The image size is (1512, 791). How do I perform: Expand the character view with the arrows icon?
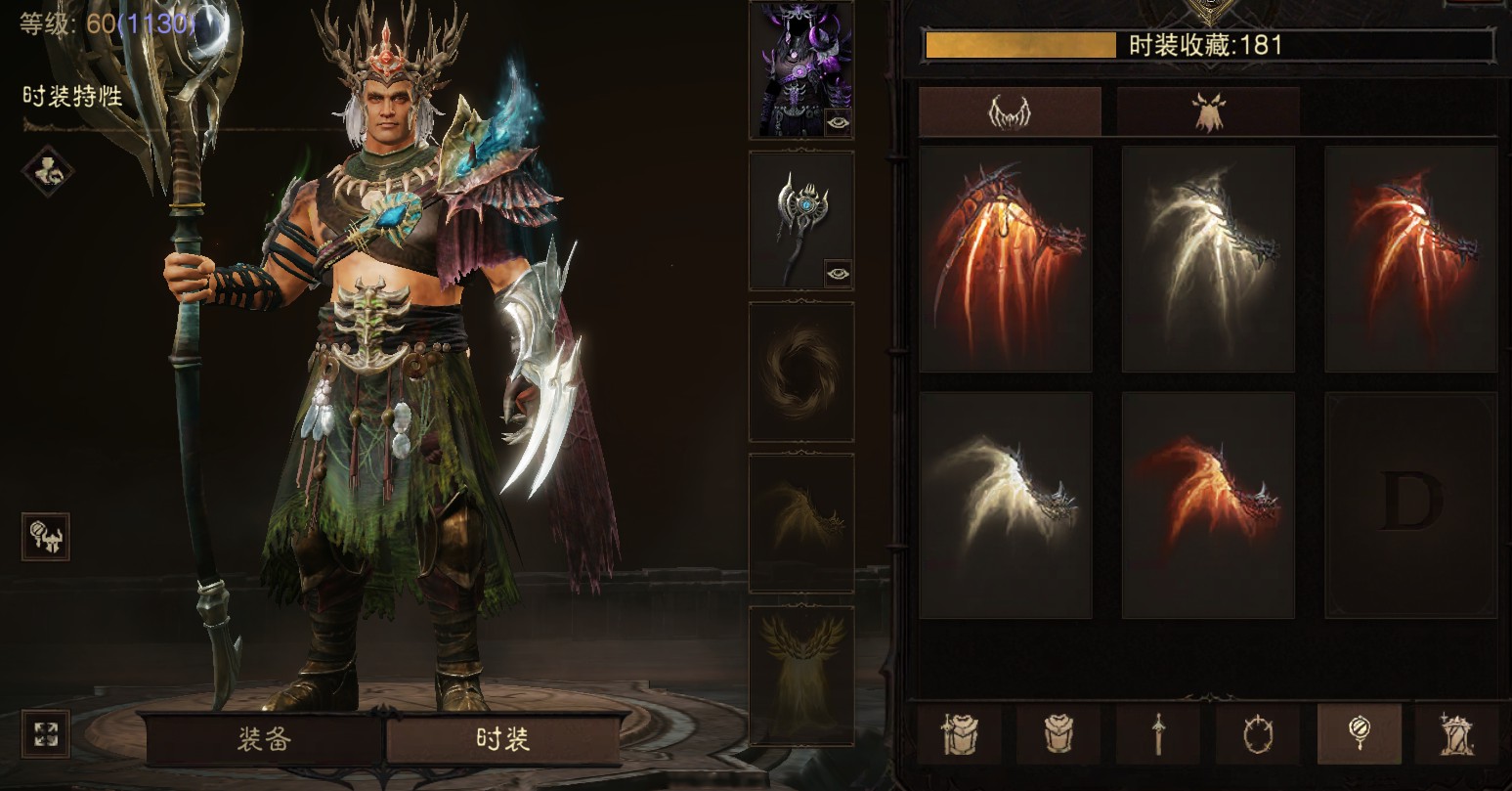(46, 733)
